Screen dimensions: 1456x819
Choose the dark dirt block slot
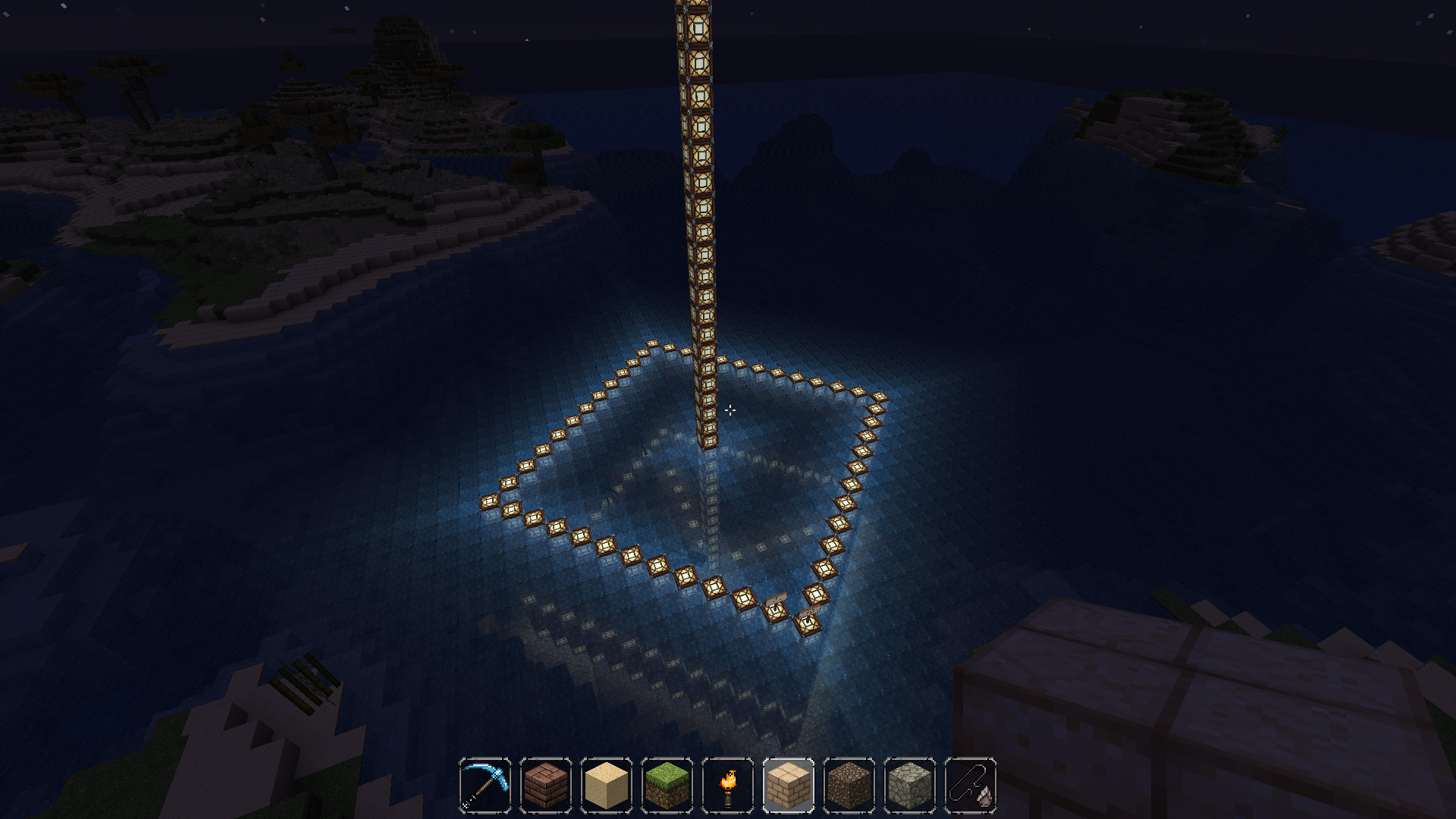point(849,785)
